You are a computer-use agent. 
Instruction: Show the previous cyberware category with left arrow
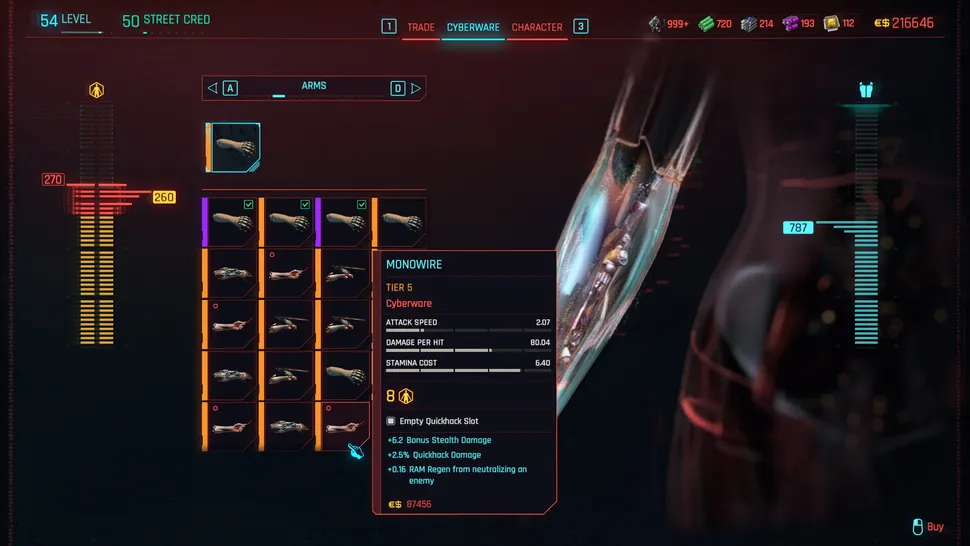coord(212,88)
